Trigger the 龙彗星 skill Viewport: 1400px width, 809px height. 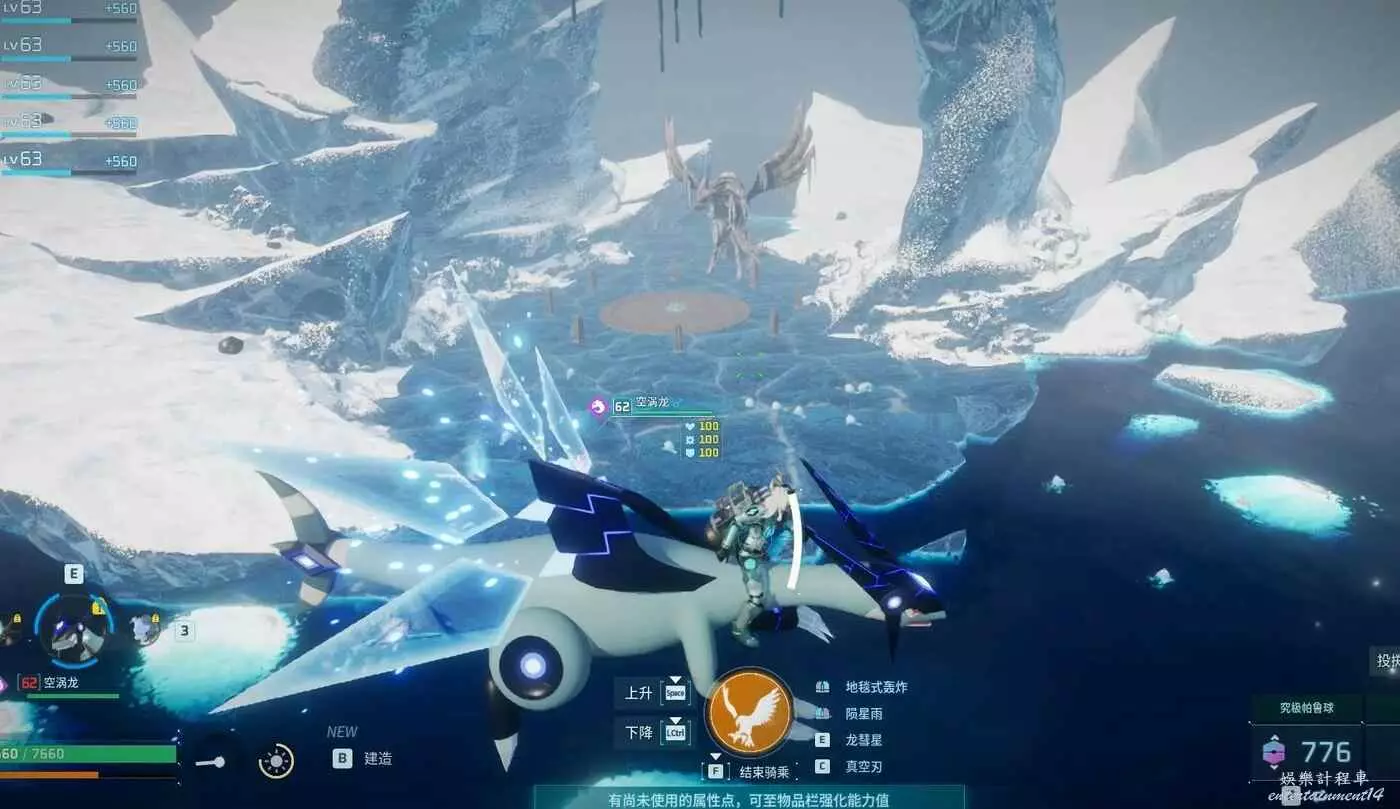pos(863,740)
